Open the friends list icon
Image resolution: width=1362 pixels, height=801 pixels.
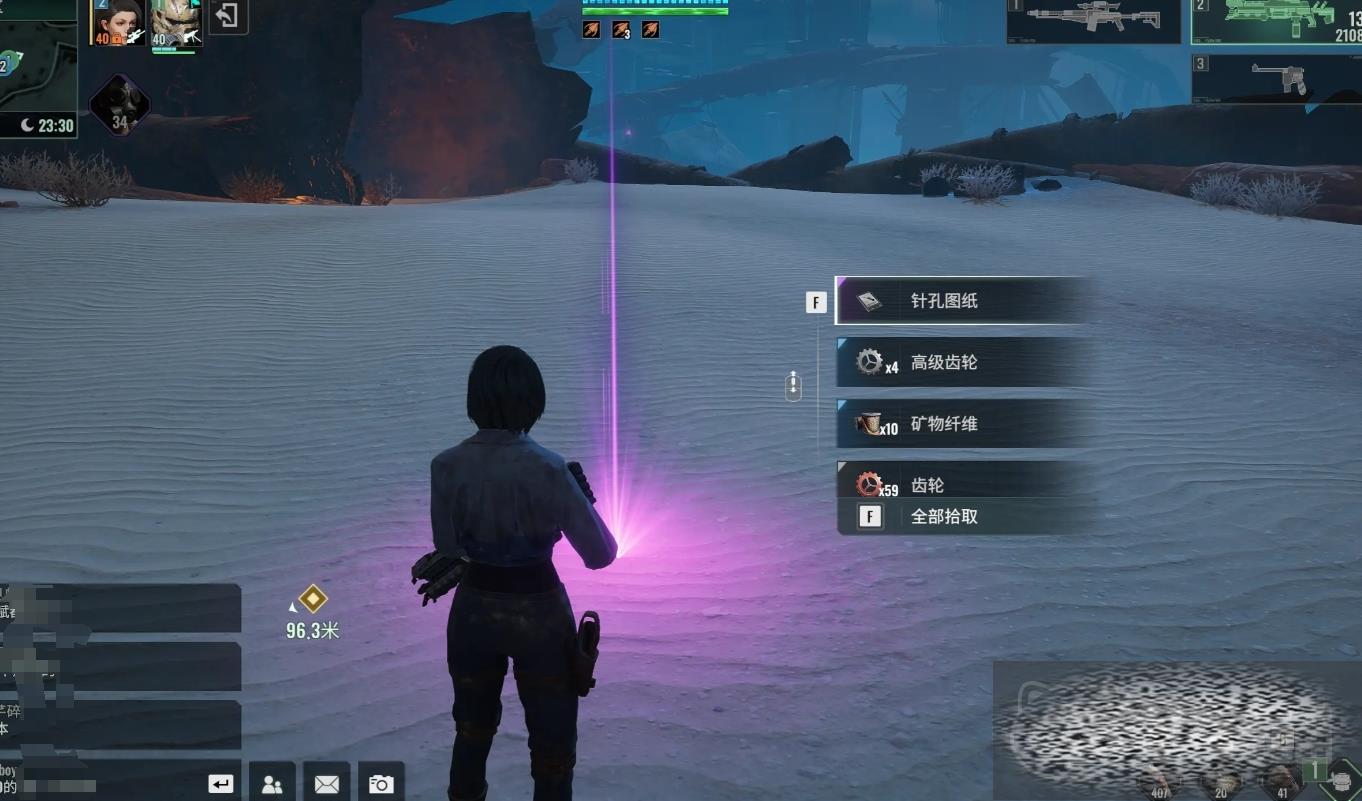[x=271, y=784]
